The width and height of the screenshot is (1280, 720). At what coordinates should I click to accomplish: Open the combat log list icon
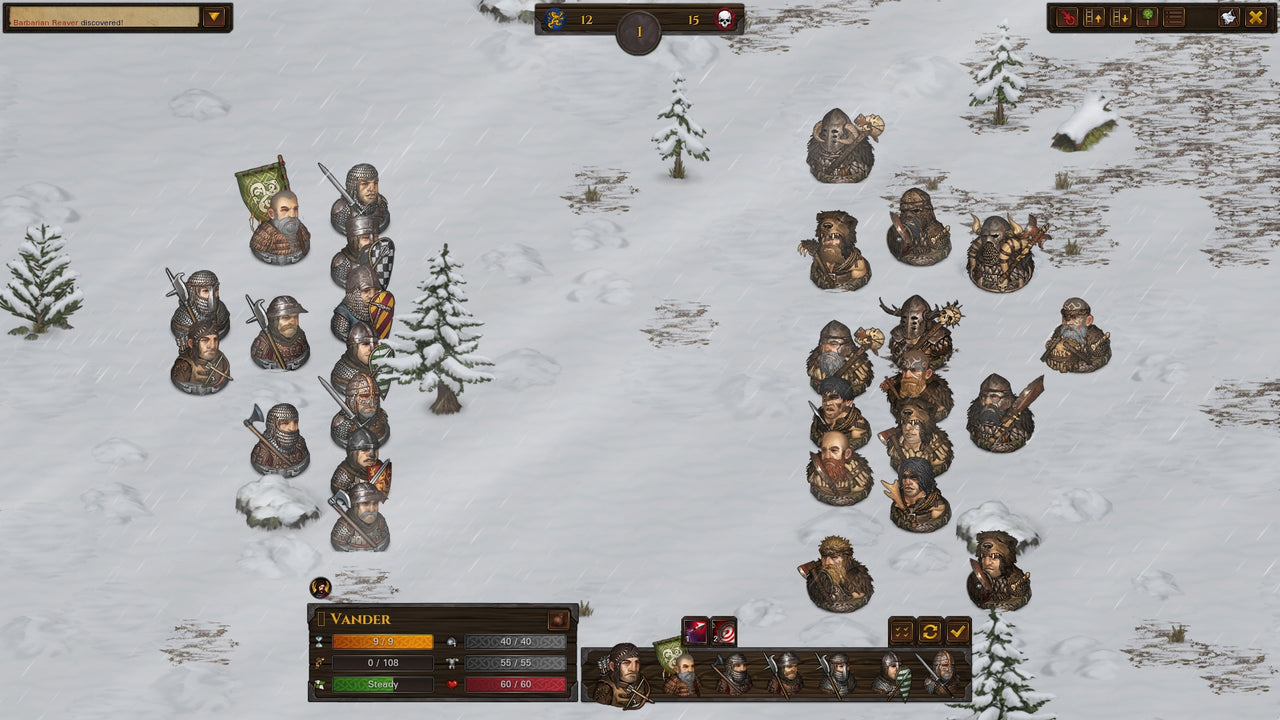click(1174, 17)
